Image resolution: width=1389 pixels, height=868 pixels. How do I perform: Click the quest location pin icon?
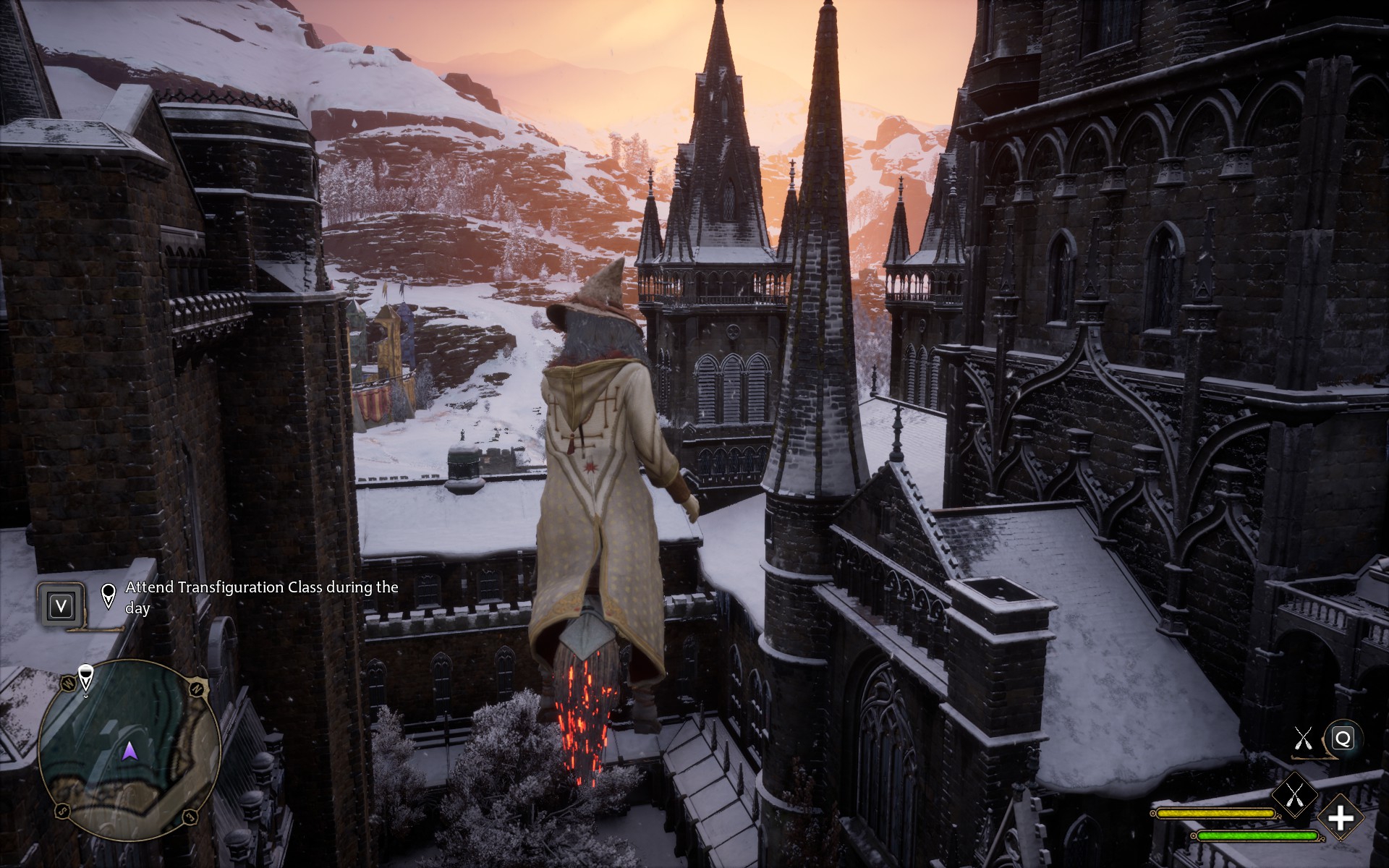click(x=109, y=595)
